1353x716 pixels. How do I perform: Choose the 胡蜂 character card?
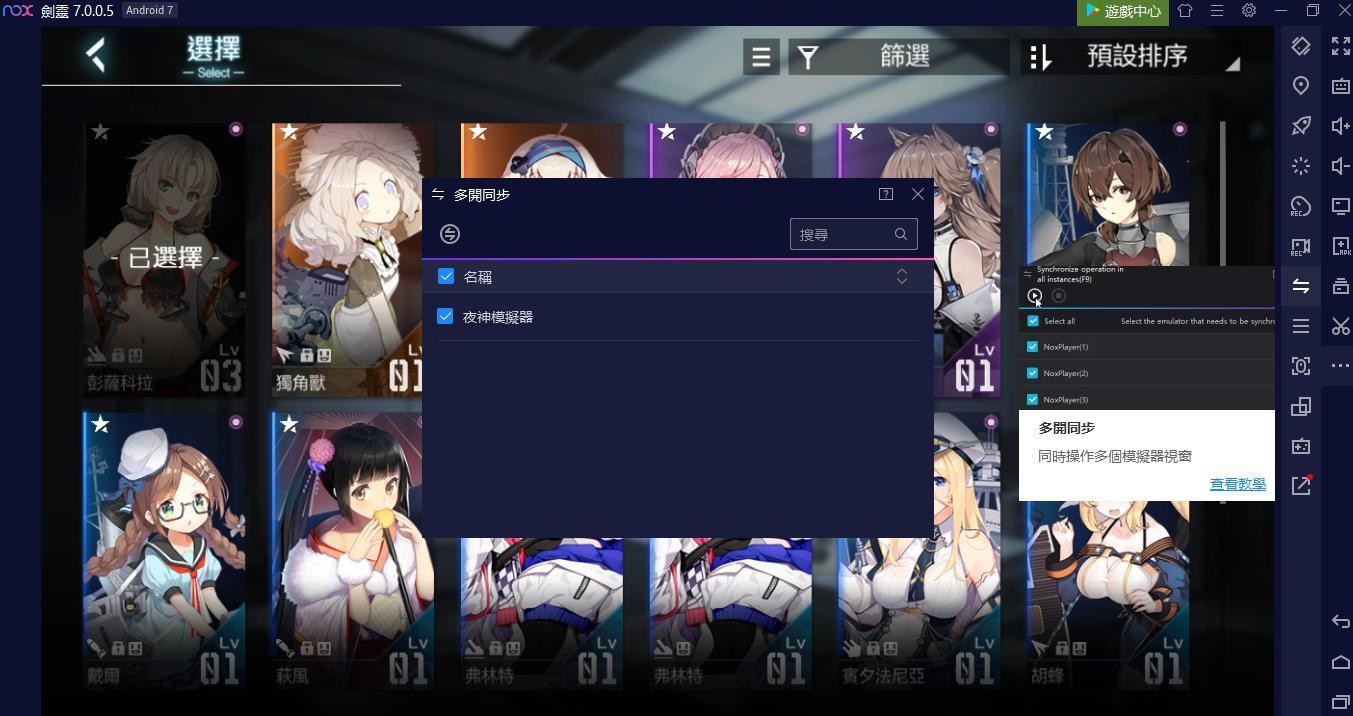[x=1108, y=600]
